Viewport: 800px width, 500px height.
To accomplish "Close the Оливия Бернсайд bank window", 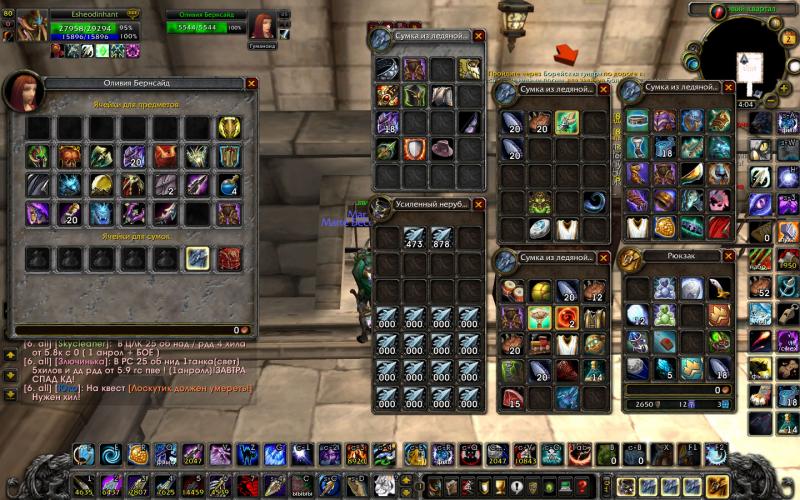I will coord(251,84).
